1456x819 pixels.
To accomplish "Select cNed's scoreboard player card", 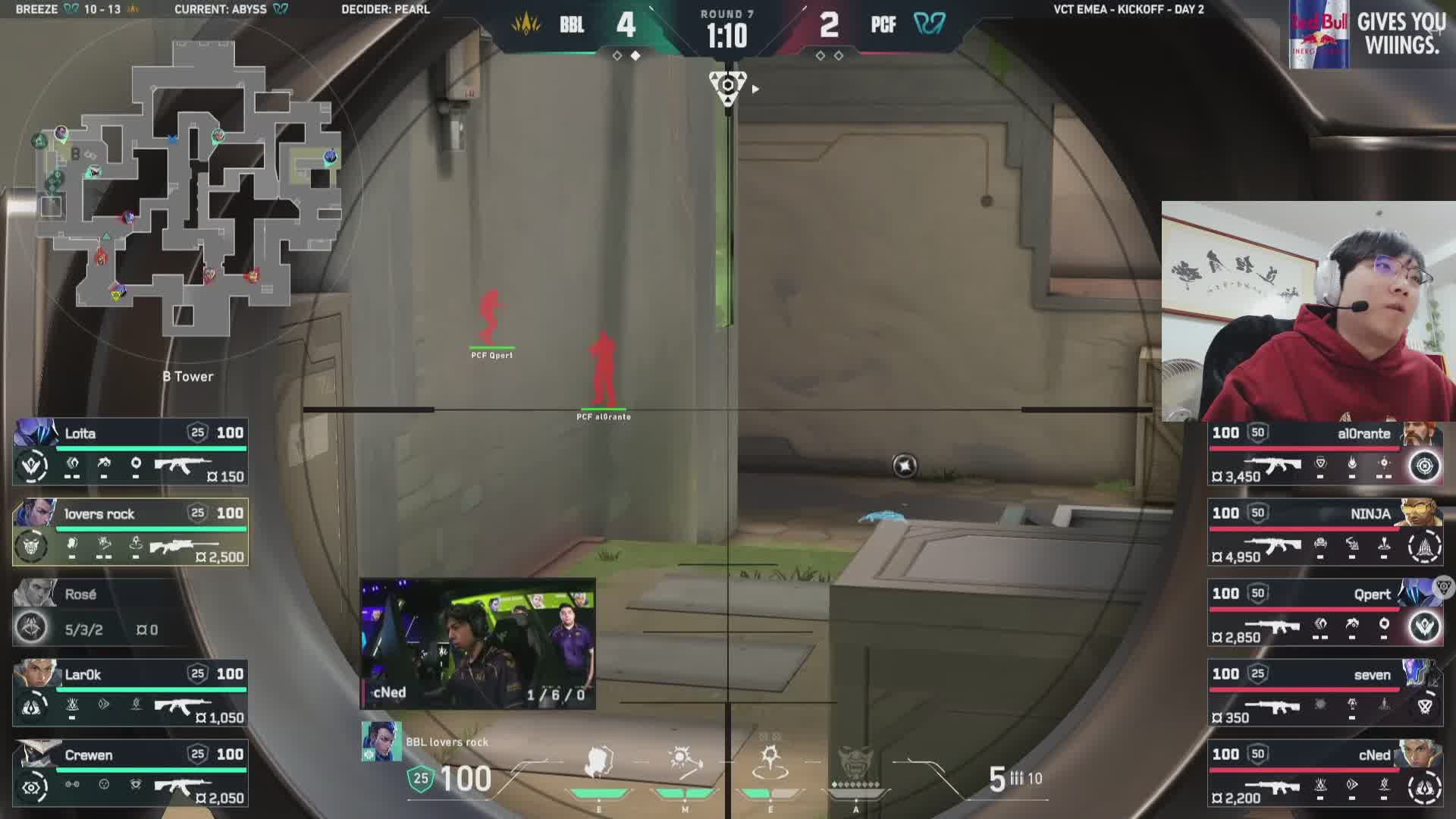I will pos(1325,774).
